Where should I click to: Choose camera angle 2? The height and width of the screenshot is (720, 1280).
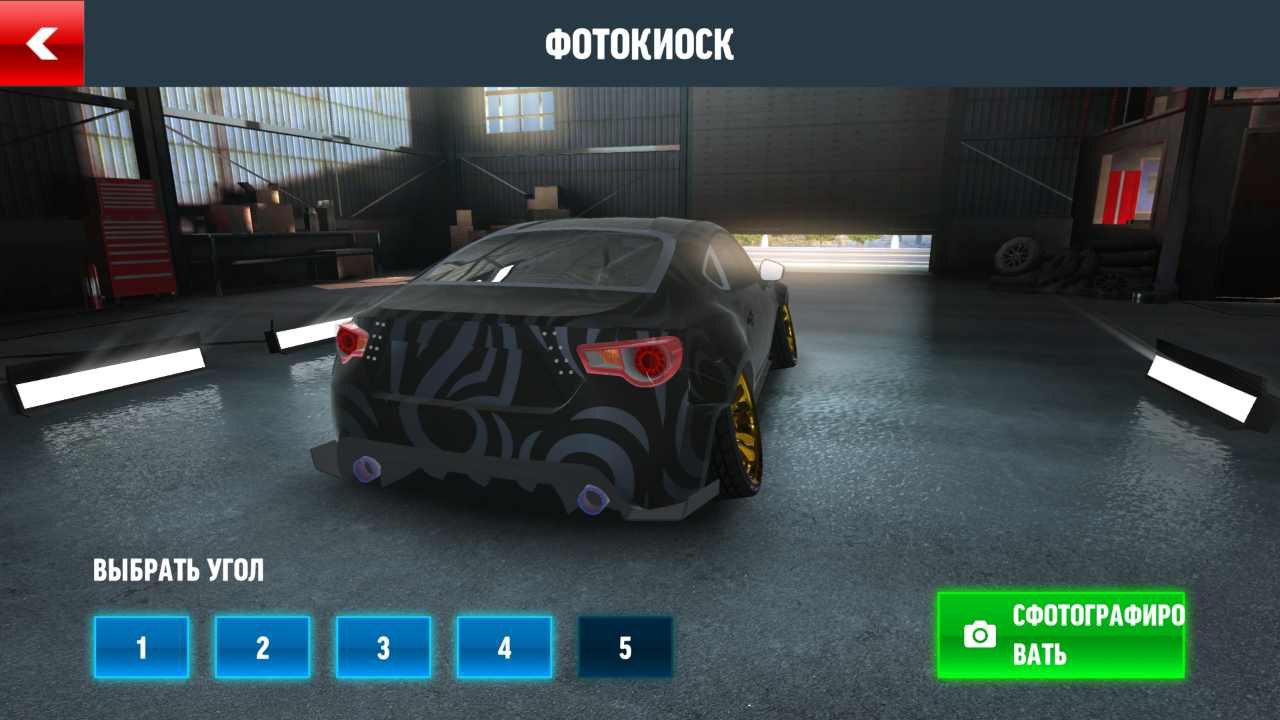coord(262,647)
